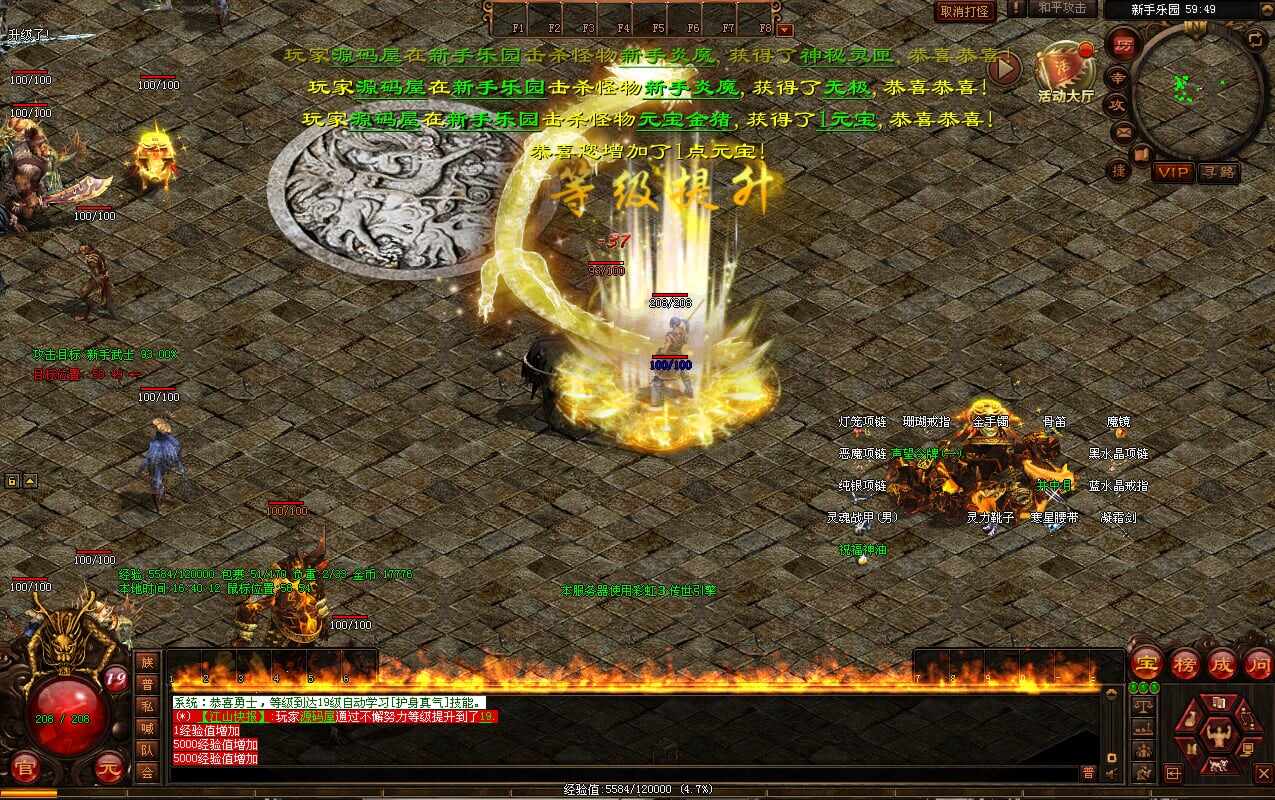Click the red 历 button beside minimap
The width and height of the screenshot is (1275, 800).
coord(1123,45)
